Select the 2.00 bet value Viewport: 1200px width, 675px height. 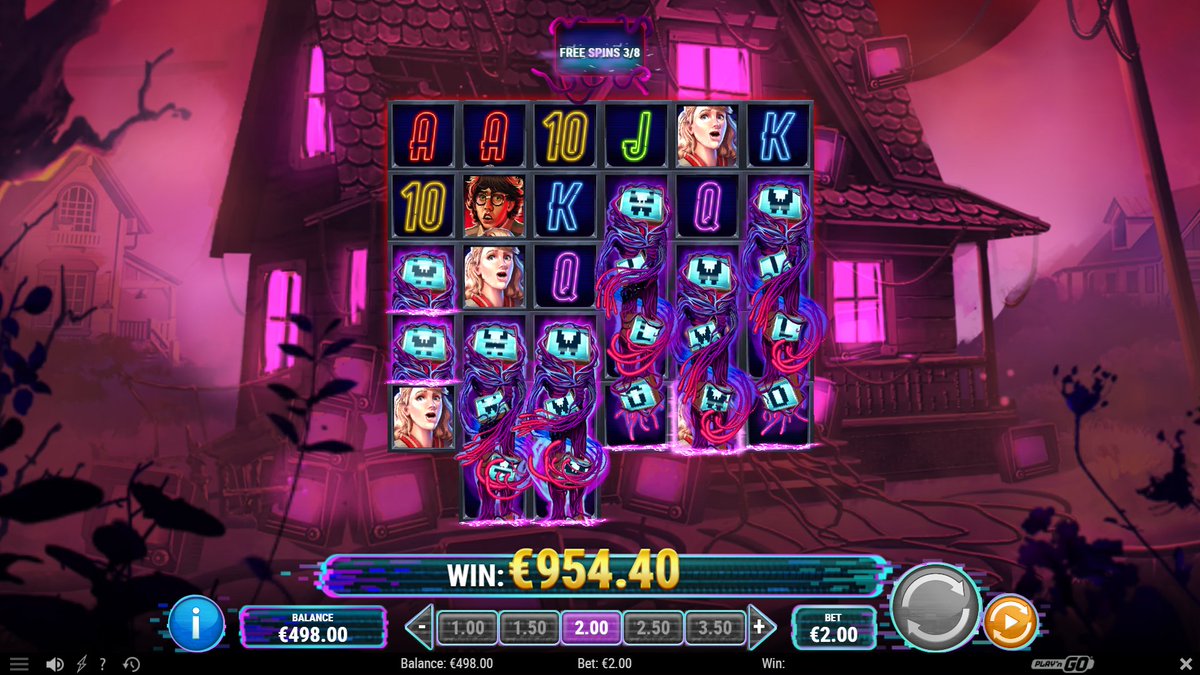click(x=591, y=628)
